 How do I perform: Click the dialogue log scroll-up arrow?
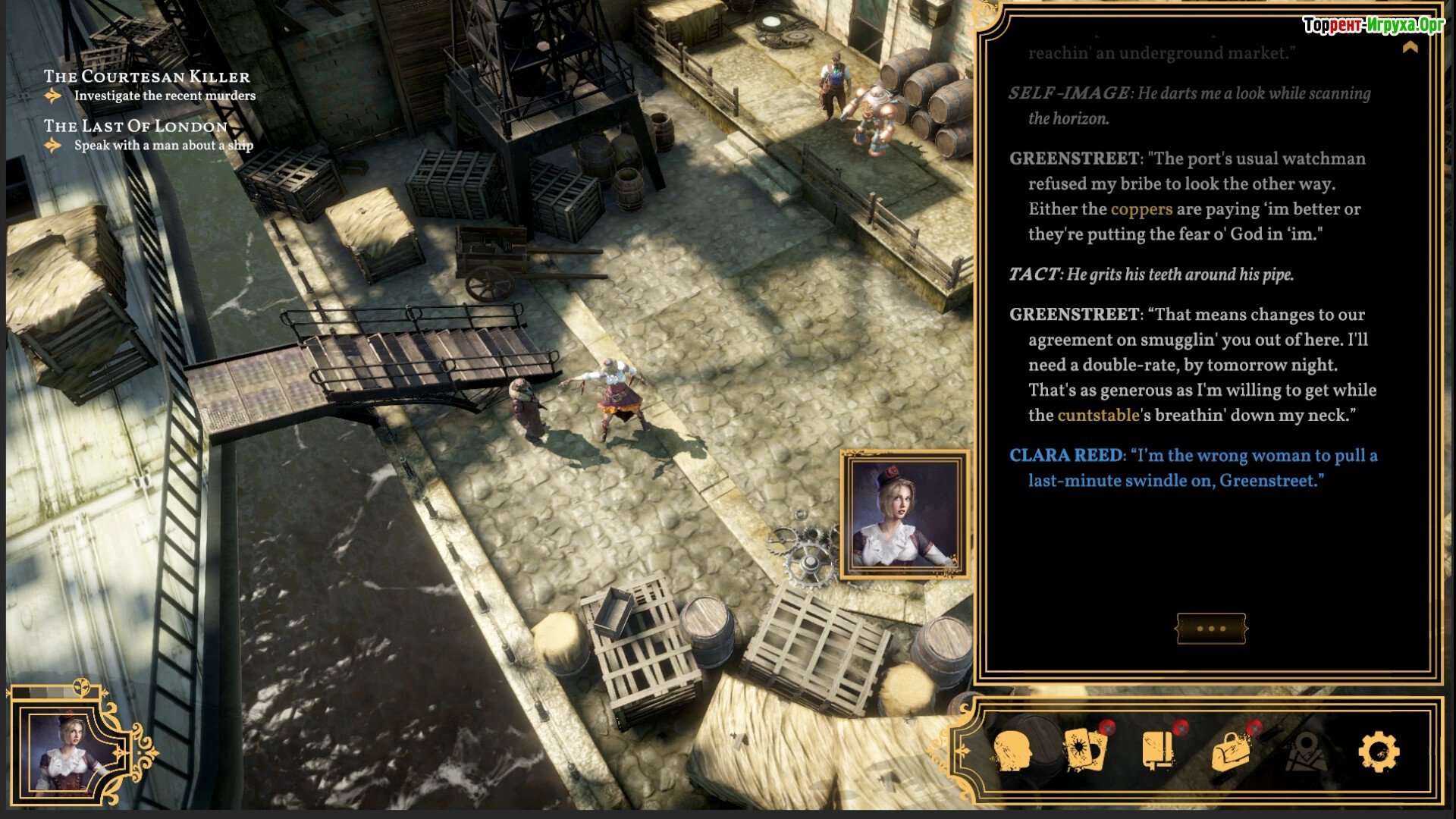1410,48
